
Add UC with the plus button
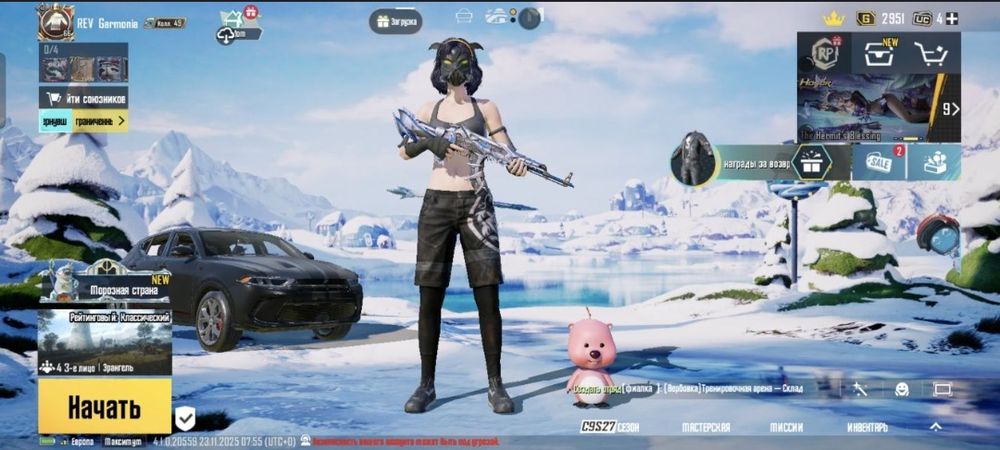pyautogui.click(x=952, y=18)
